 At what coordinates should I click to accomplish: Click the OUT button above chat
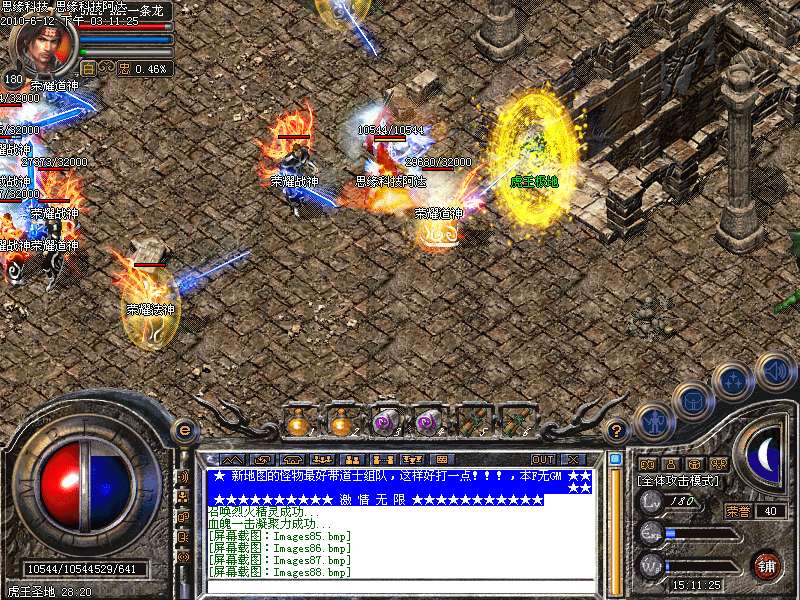[544, 459]
